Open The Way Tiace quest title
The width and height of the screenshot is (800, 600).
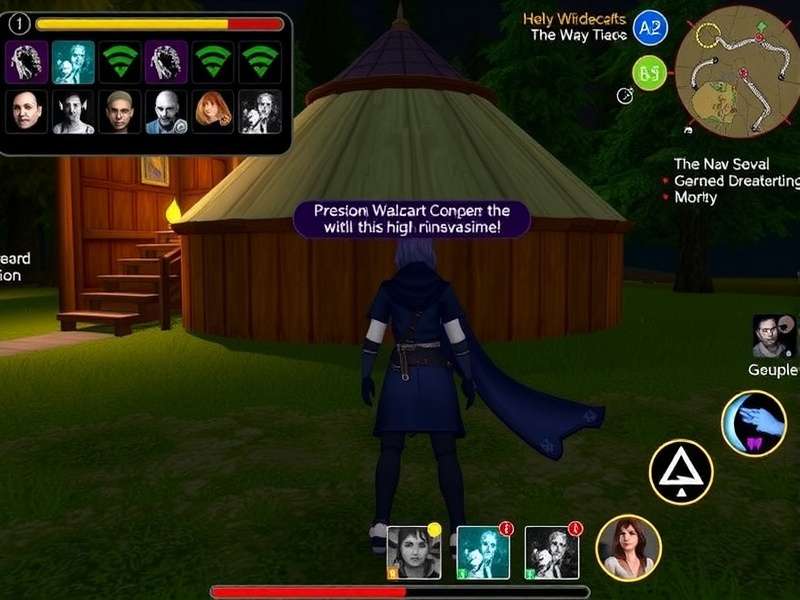578,35
